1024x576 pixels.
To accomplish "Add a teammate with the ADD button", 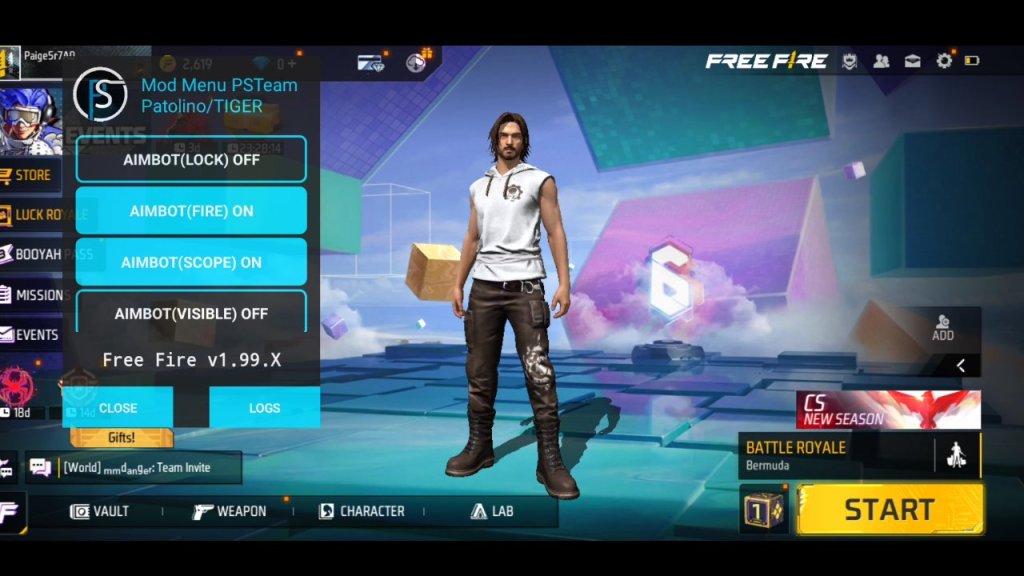I will pyautogui.click(x=942, y=328).
